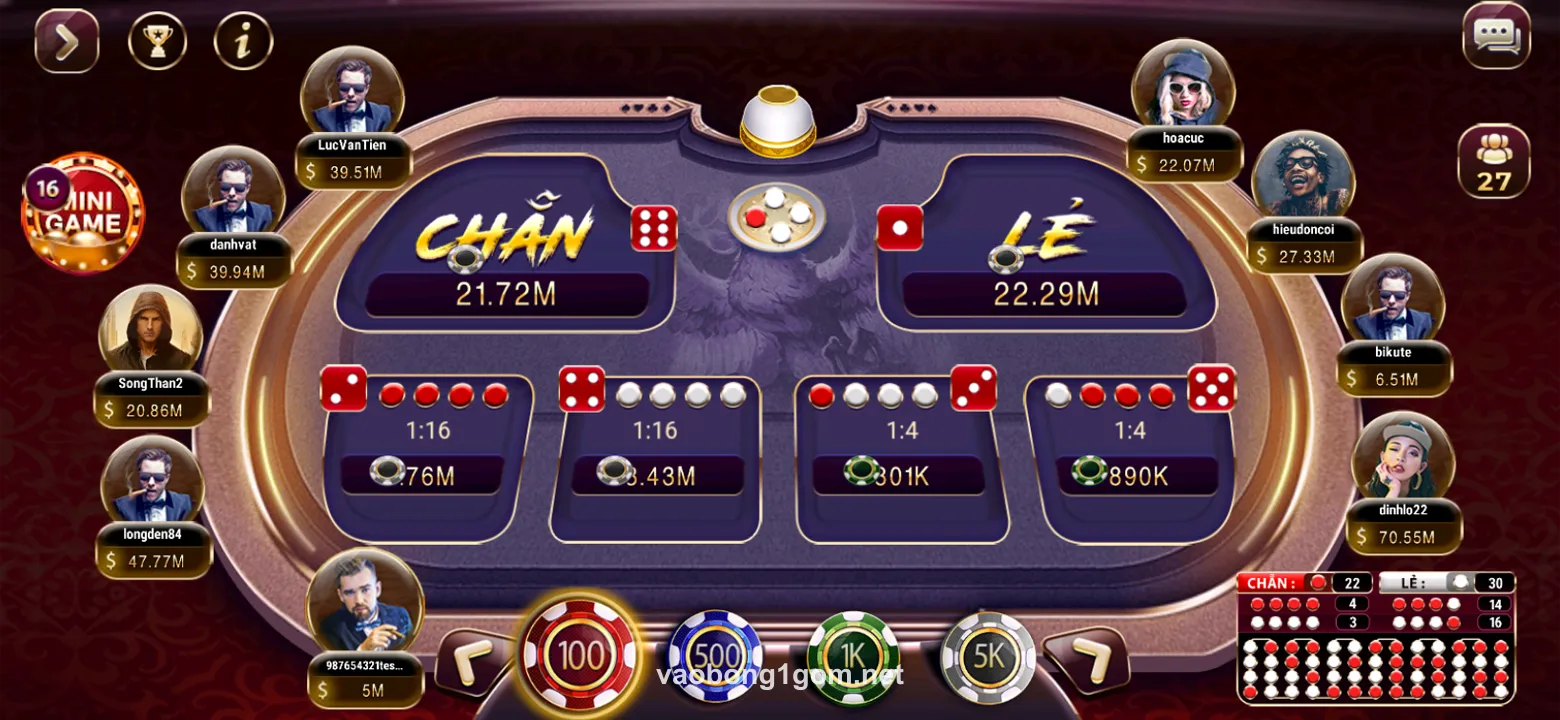Screen dimensions: 1560x720
Task: Open the chat window
Action: click(x=1496, y=37)
